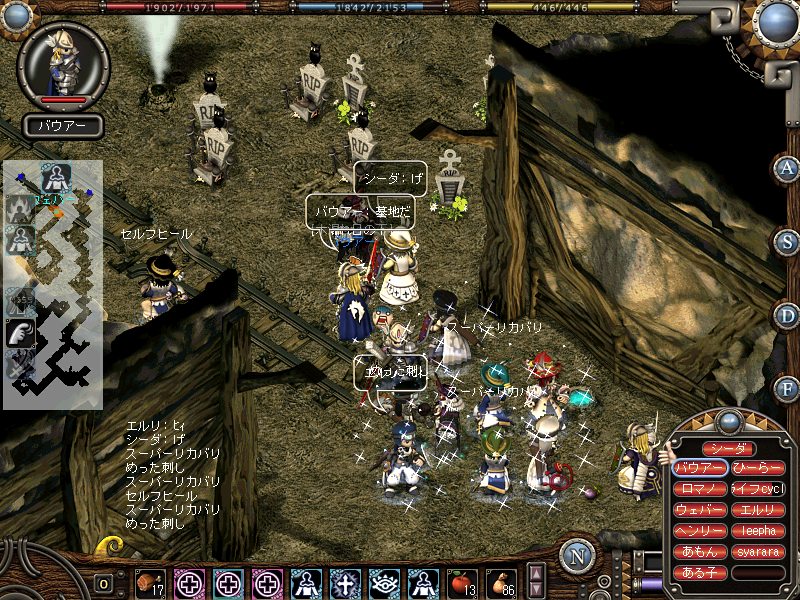Click the D side menu button
This screenshot has width=800, height=600.
pos(787,315)
